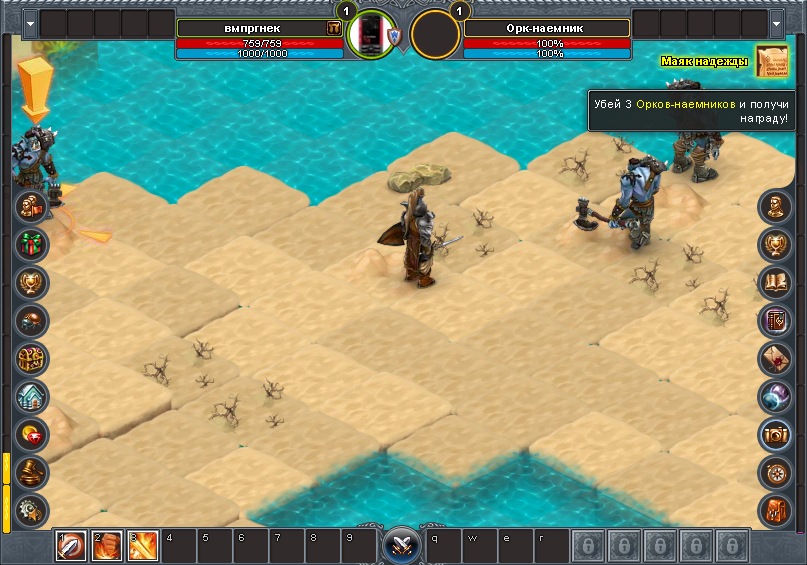Open the character profile bust icon

tap(775, 207)
